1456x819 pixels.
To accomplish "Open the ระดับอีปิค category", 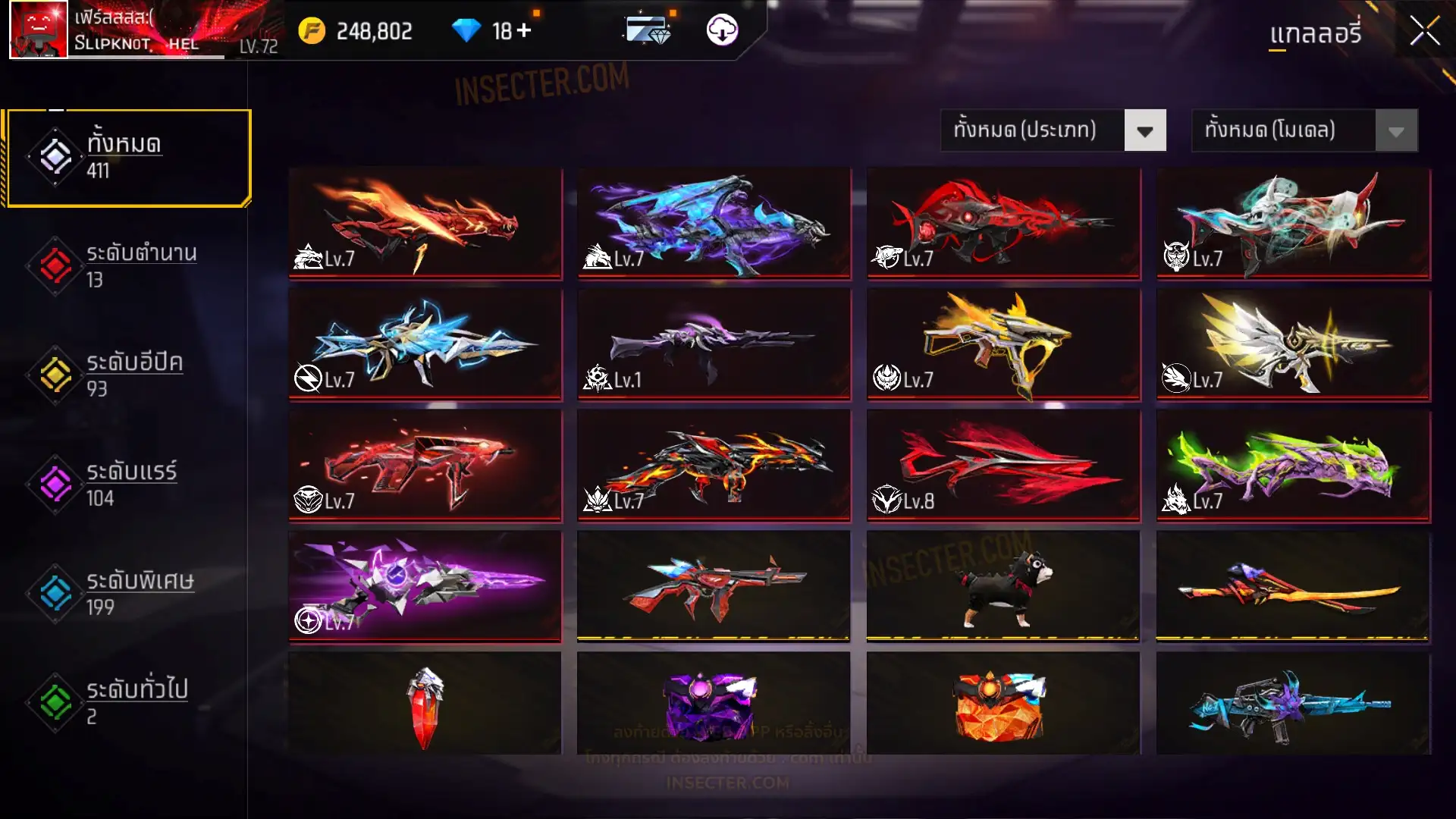I will tap(129, 375).
